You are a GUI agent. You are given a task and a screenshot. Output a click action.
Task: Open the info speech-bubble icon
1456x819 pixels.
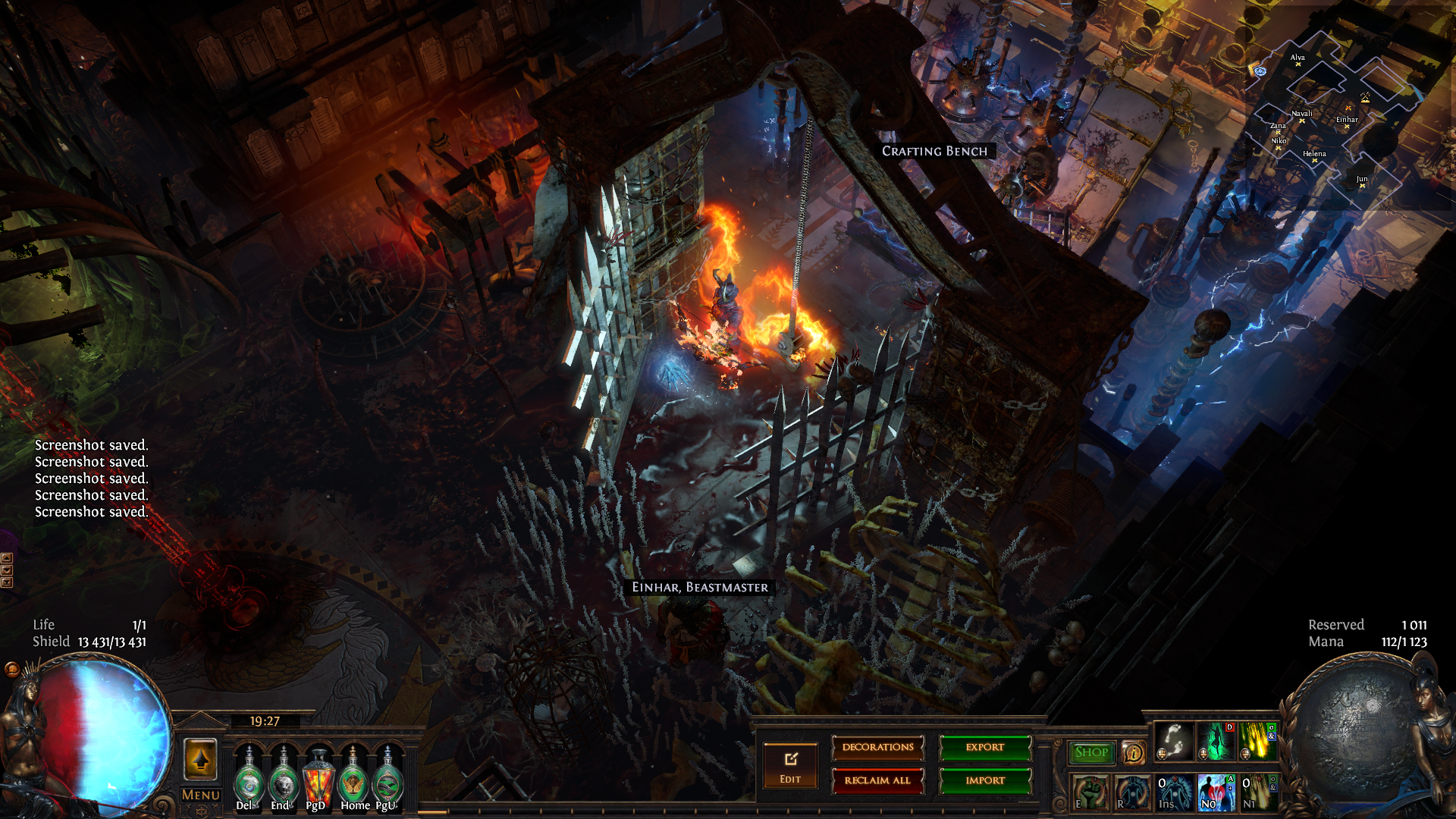click(1133, 753)
